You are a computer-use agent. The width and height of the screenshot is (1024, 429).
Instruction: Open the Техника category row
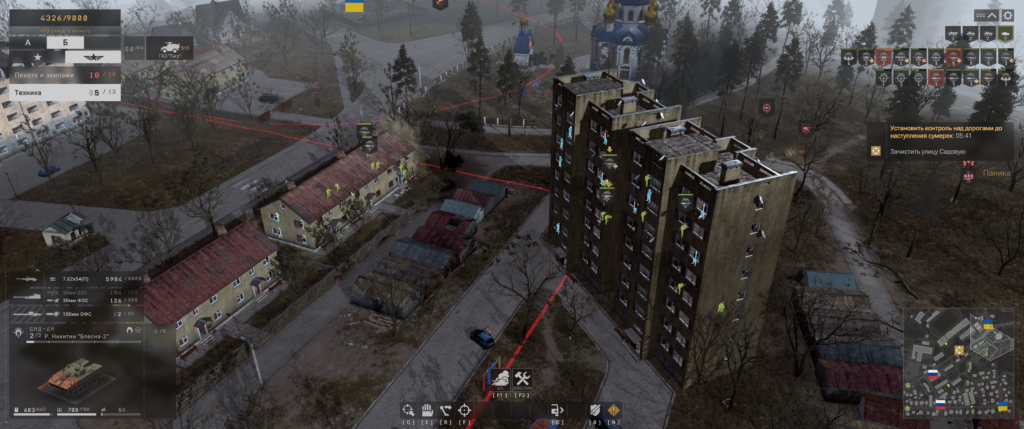point(62,92)
